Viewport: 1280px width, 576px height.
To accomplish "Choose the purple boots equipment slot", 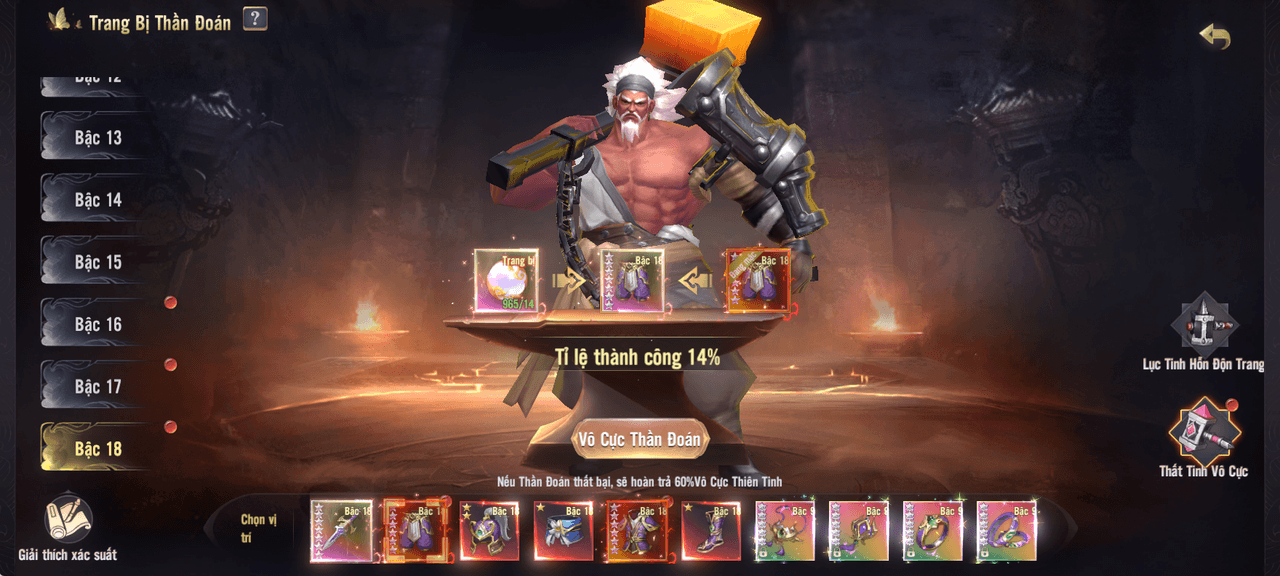I will point(711,531).
